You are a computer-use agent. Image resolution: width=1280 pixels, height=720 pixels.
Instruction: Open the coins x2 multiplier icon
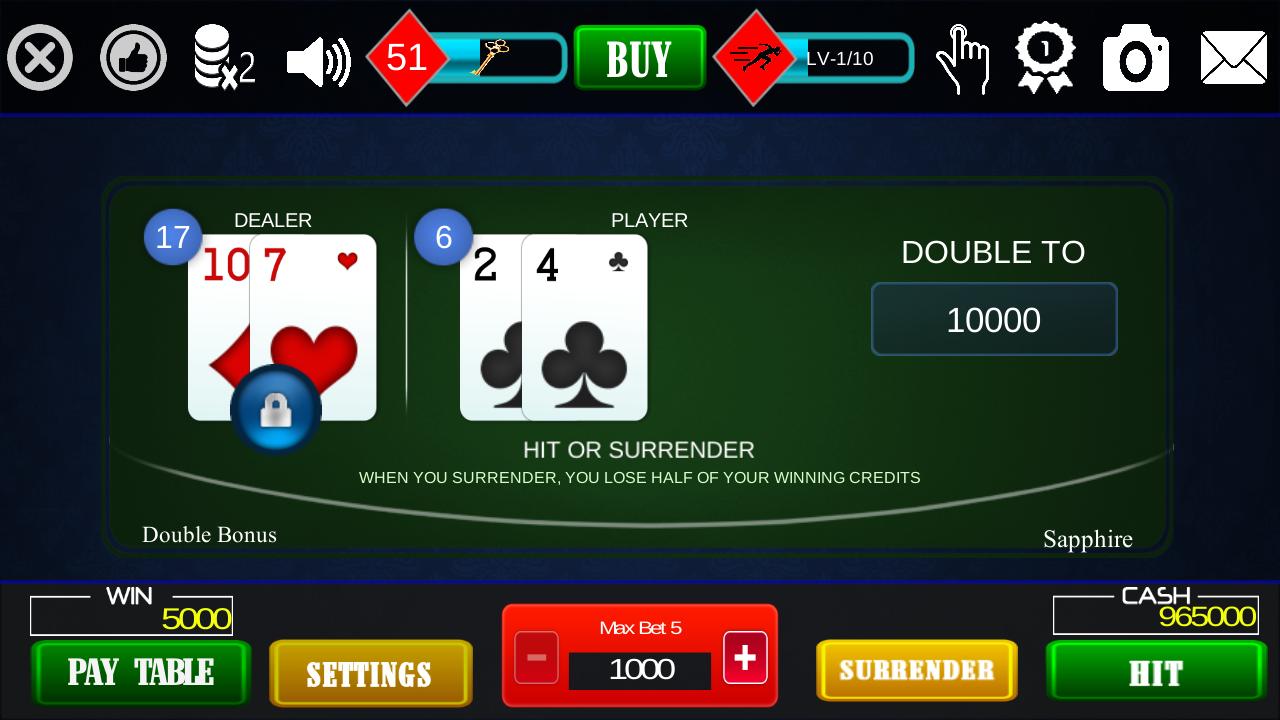pos(225,57)
